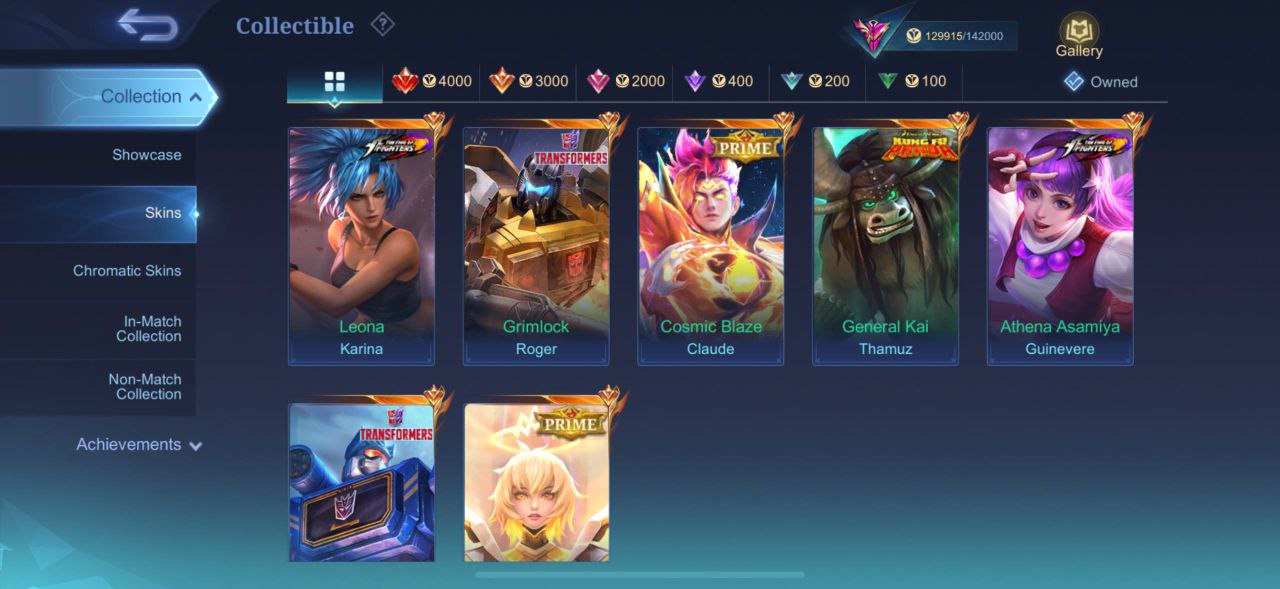Filter skins by the 3000 point tier
The height and width of the screenshot is (589, 1280).
[529, 82]
